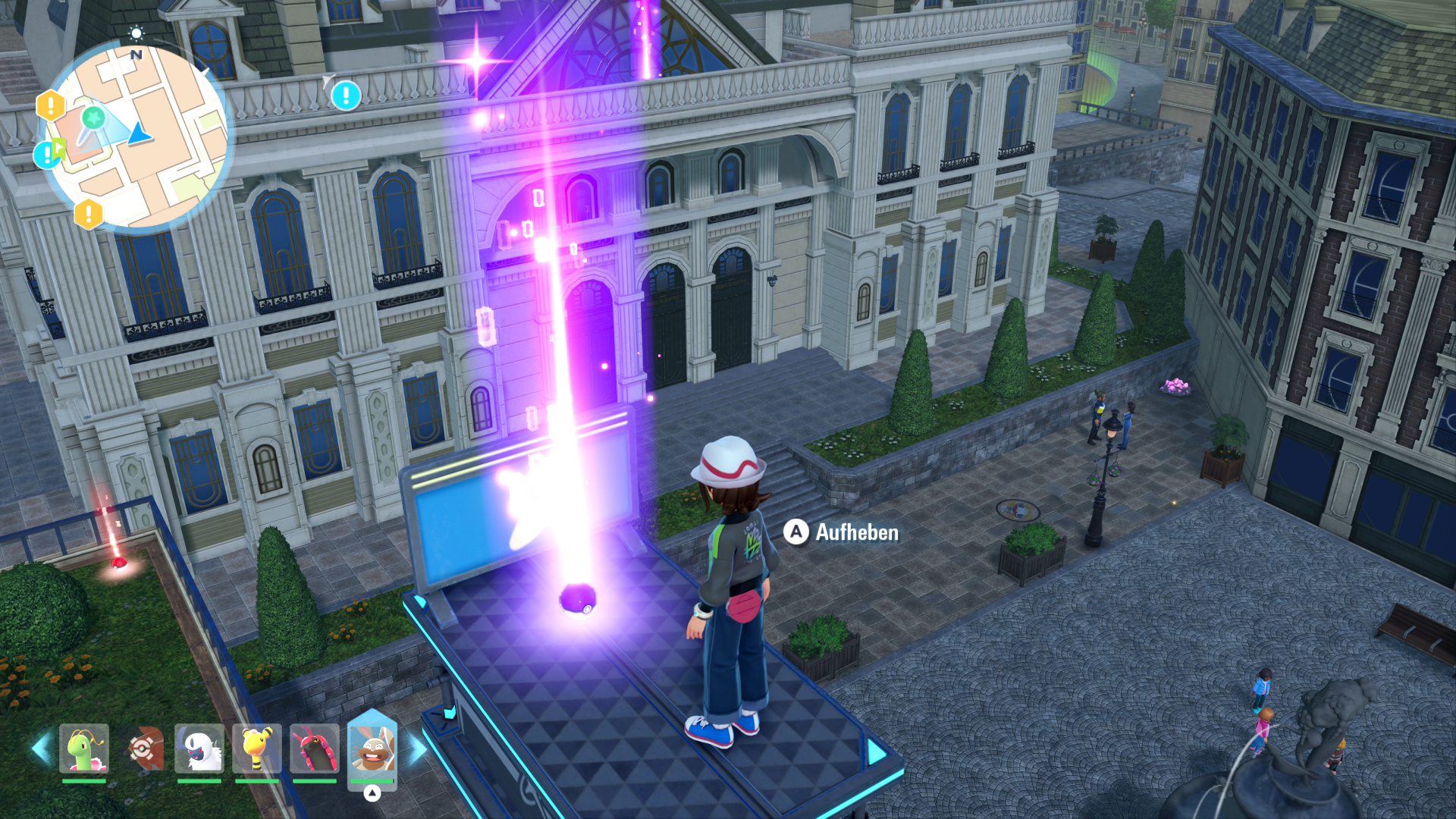Choose Meganium in the party bar
1456x819 pixels.
84,748
